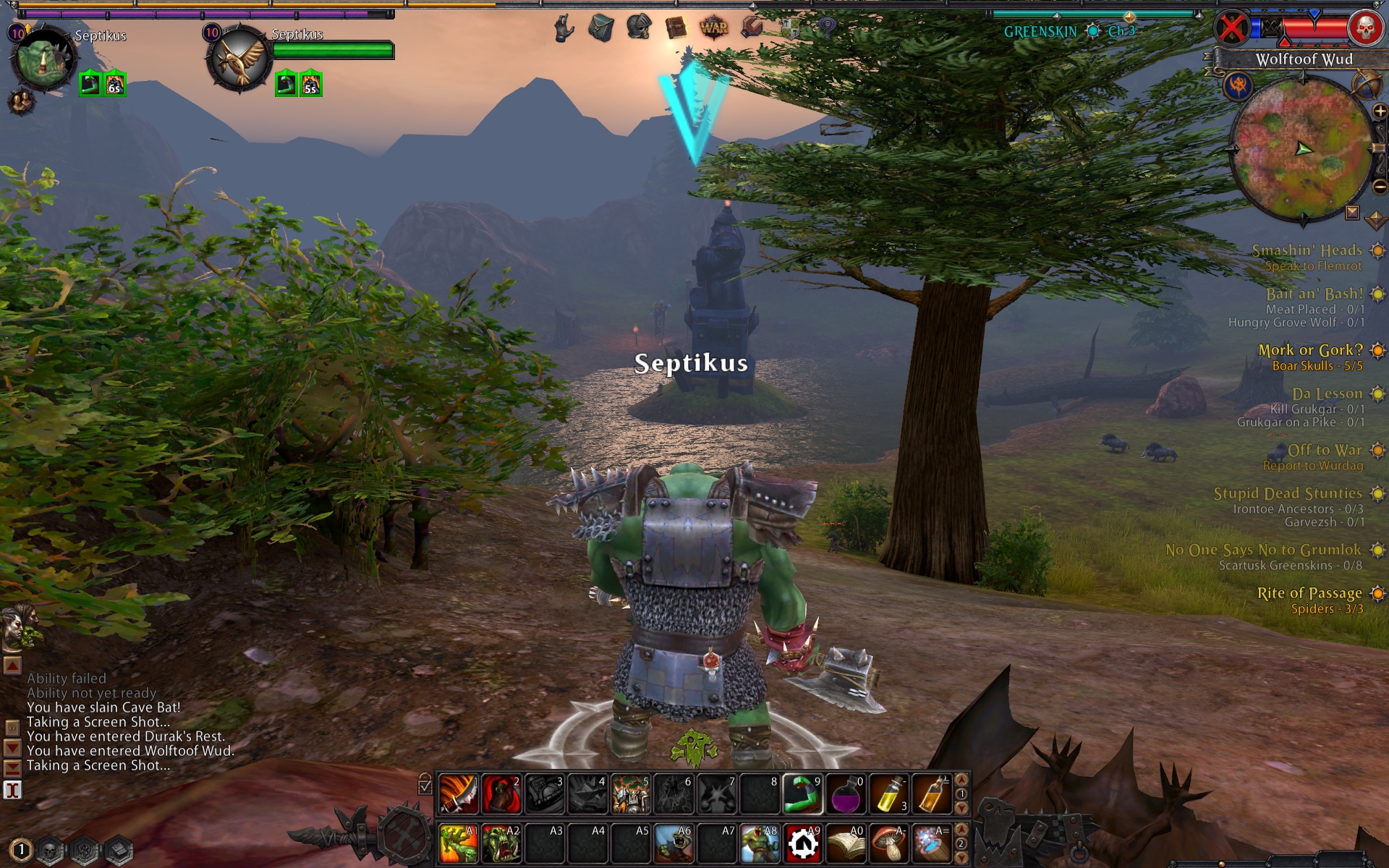Use the mushroom item in hotbar
The width and height of the screenshot is (1389, 868).
pyautogui.click(x=888, y=843)
